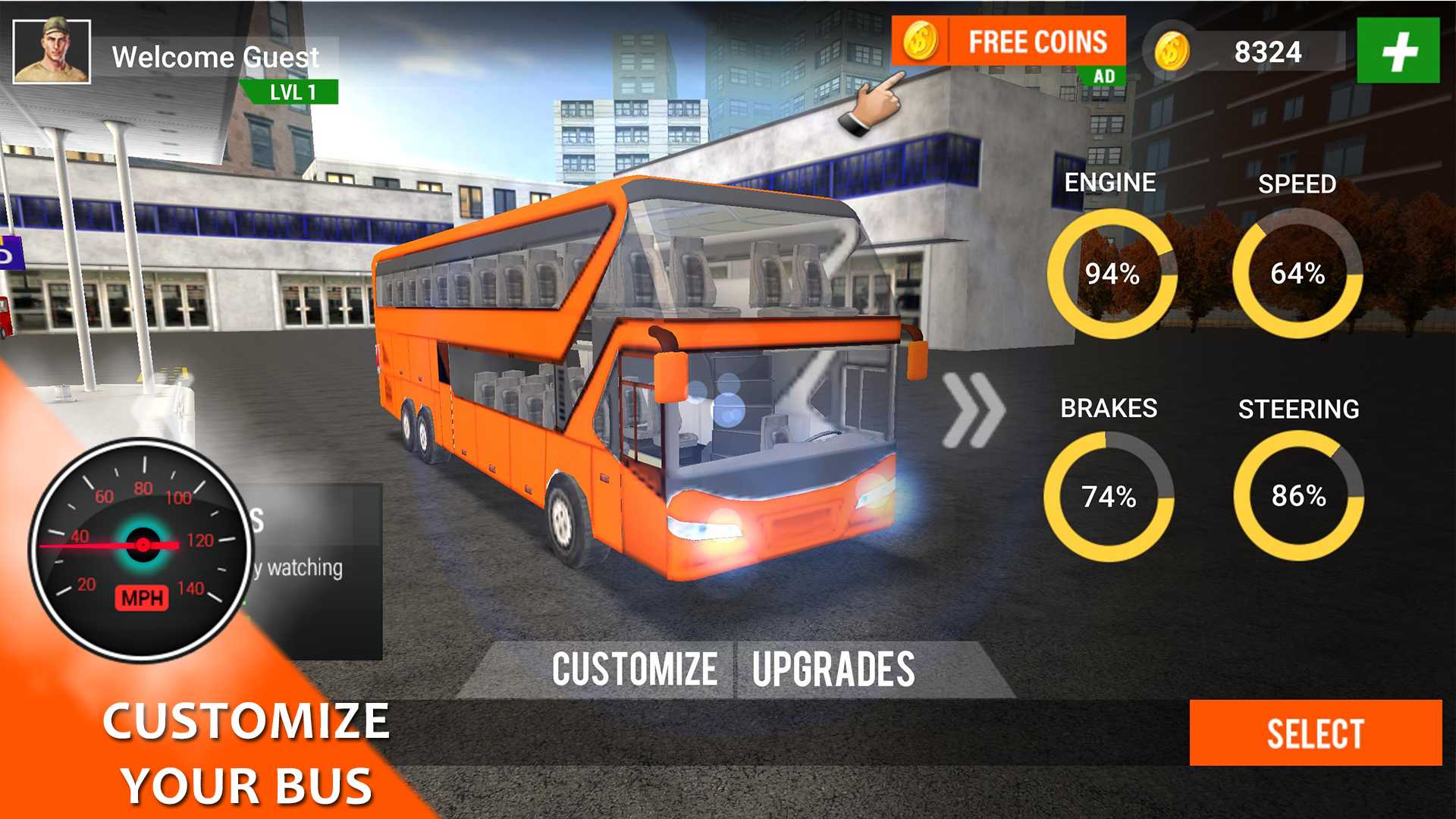Viewport: 1456px width, 819px height.
Task: Switch to the Upgrades tab
Action: coord(833,669)
